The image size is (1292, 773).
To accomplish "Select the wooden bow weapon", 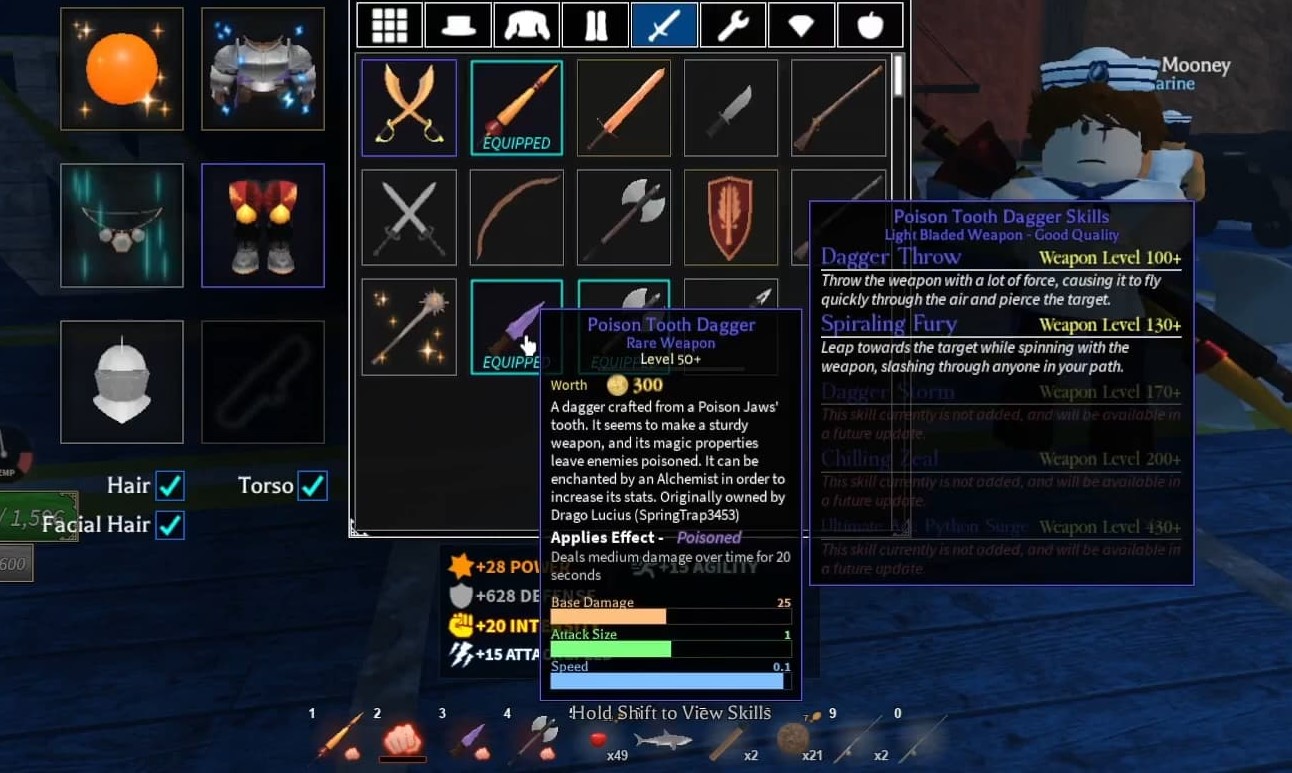I will 516,216.
